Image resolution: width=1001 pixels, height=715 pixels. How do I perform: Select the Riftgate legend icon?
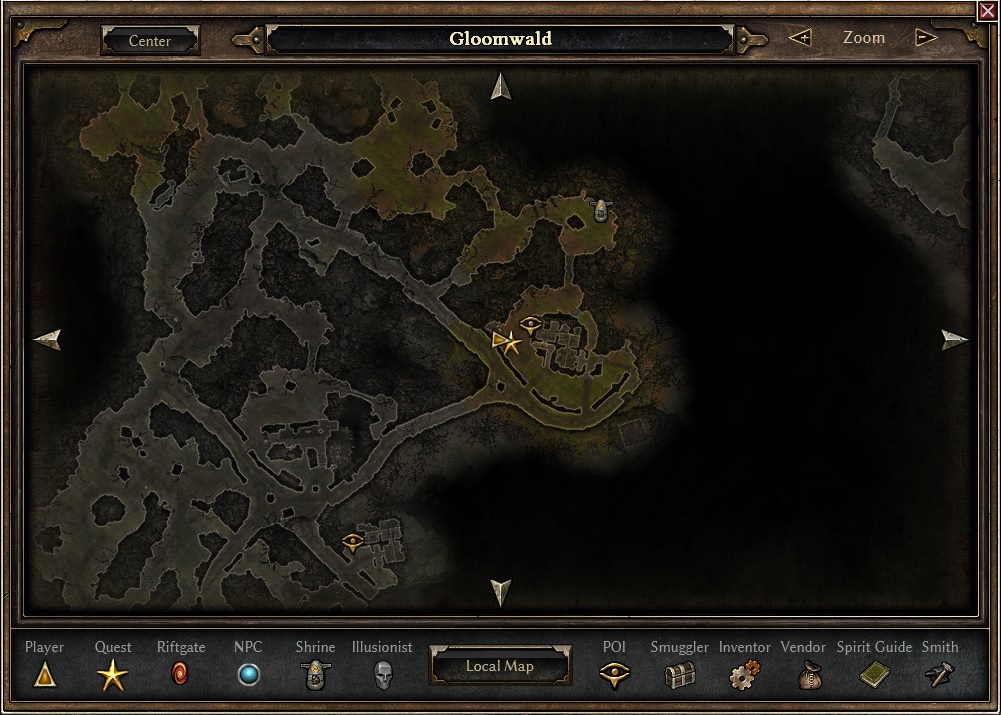point(180,675)
